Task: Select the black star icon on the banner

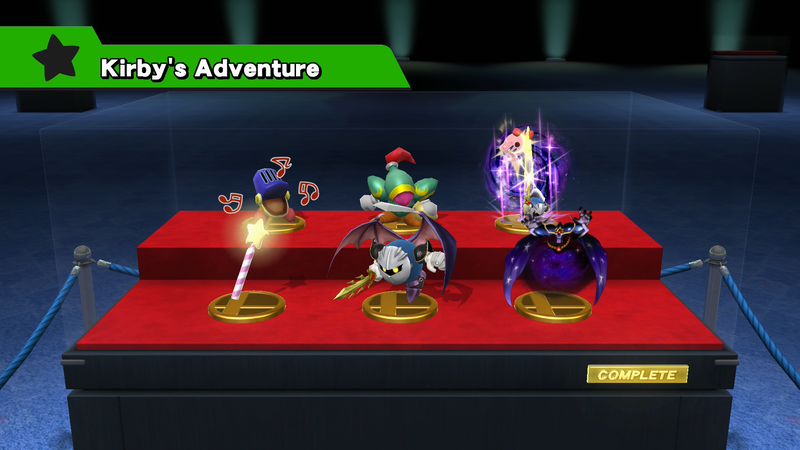Action: tap(55, 60)
